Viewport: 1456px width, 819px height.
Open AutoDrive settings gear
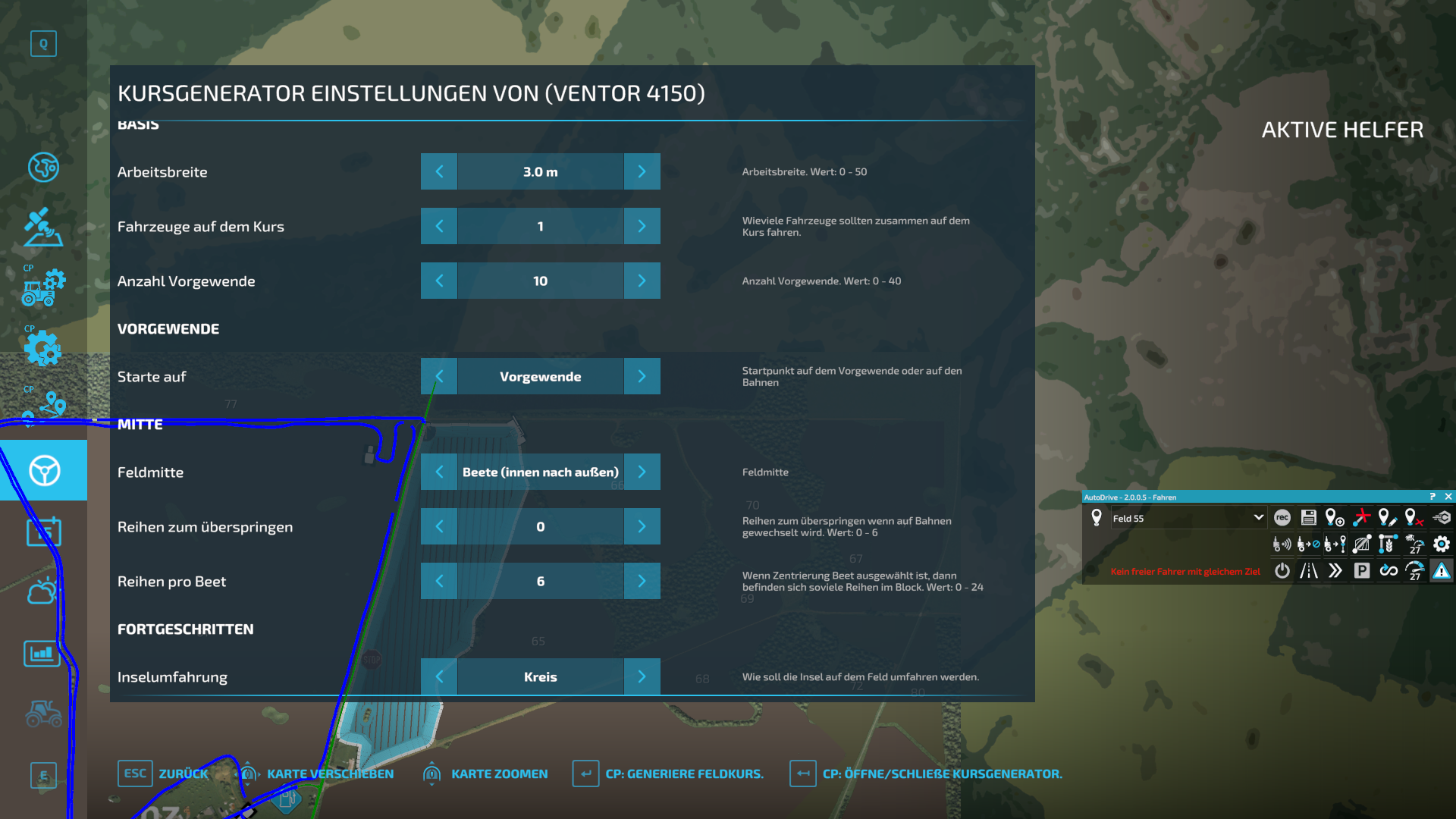pyautogui.click(x=1440, y=544)
